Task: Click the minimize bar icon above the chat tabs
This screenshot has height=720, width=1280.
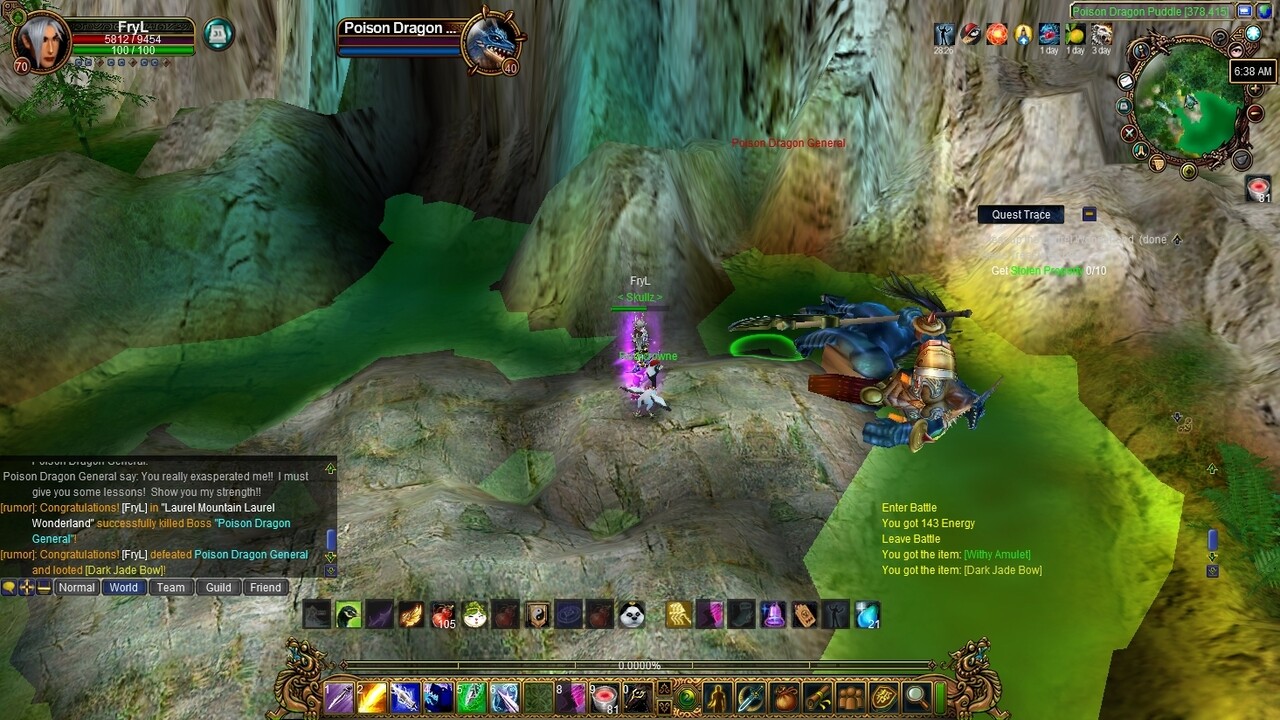Action: (45, 587)
